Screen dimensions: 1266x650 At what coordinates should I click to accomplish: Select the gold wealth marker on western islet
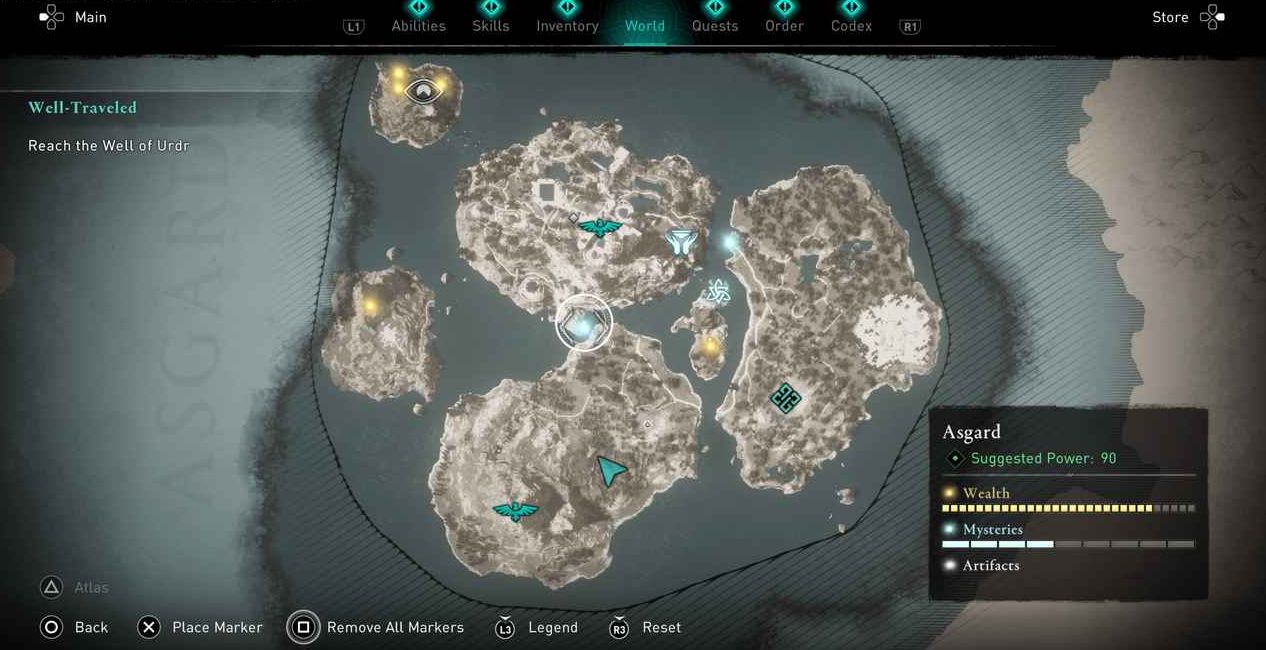pyautogui.click(x=371, y=305)
